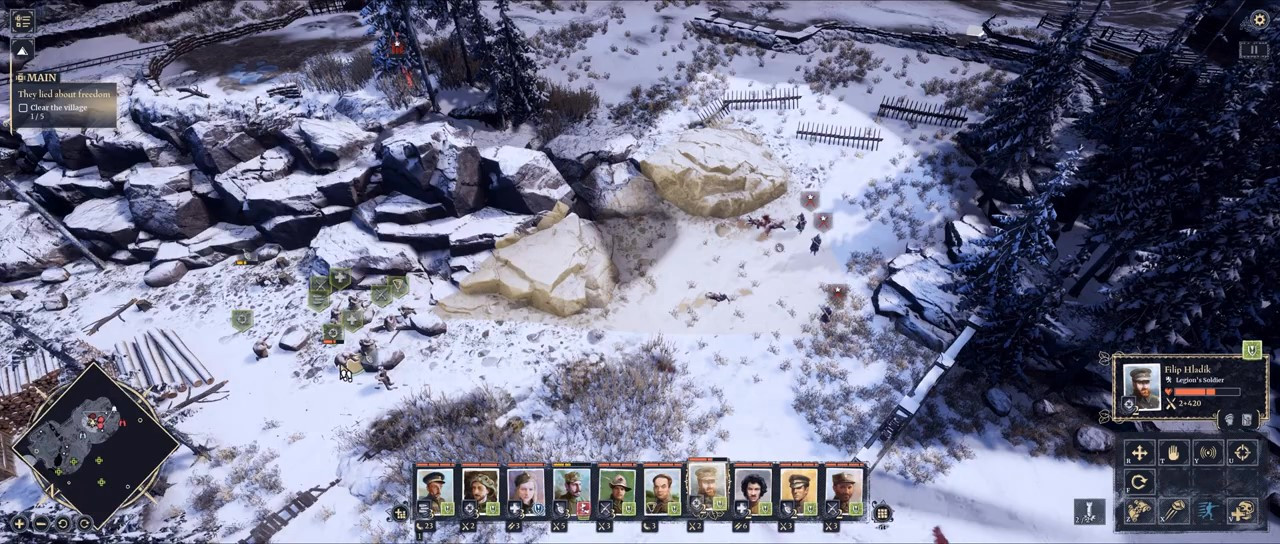This screenshot has height=544, width=1280.
Task: Use the circular arrow rotate command
Action: (1139, 482)
